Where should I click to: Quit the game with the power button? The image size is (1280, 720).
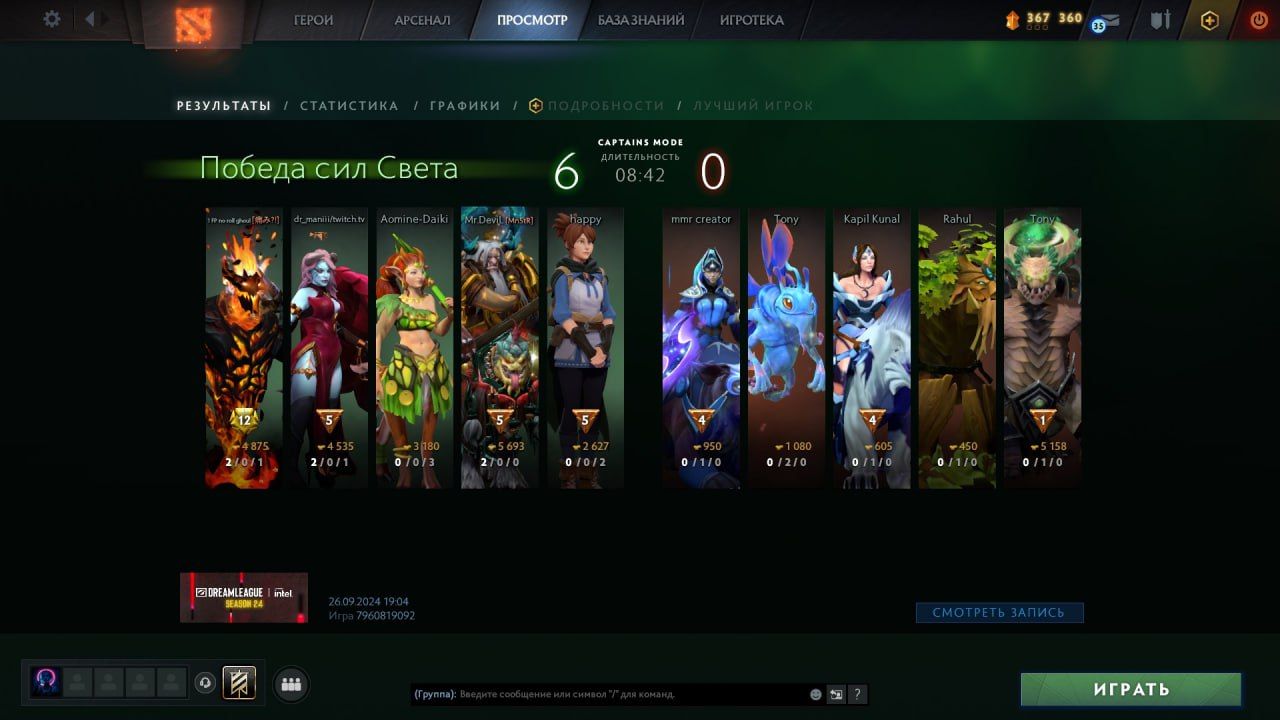pos(1258,20)
